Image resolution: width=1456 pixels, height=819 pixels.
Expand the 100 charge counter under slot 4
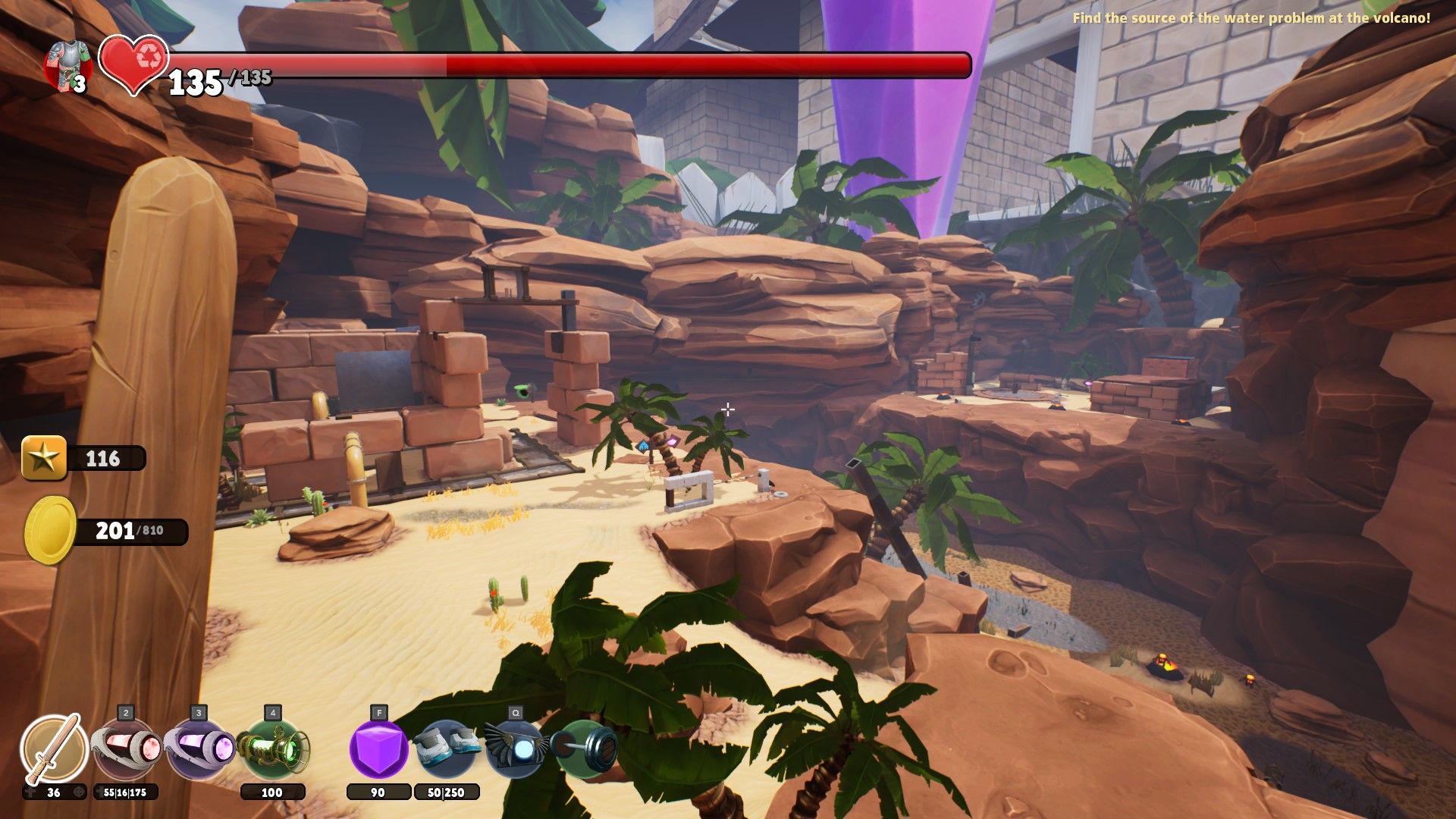[273, 791]
